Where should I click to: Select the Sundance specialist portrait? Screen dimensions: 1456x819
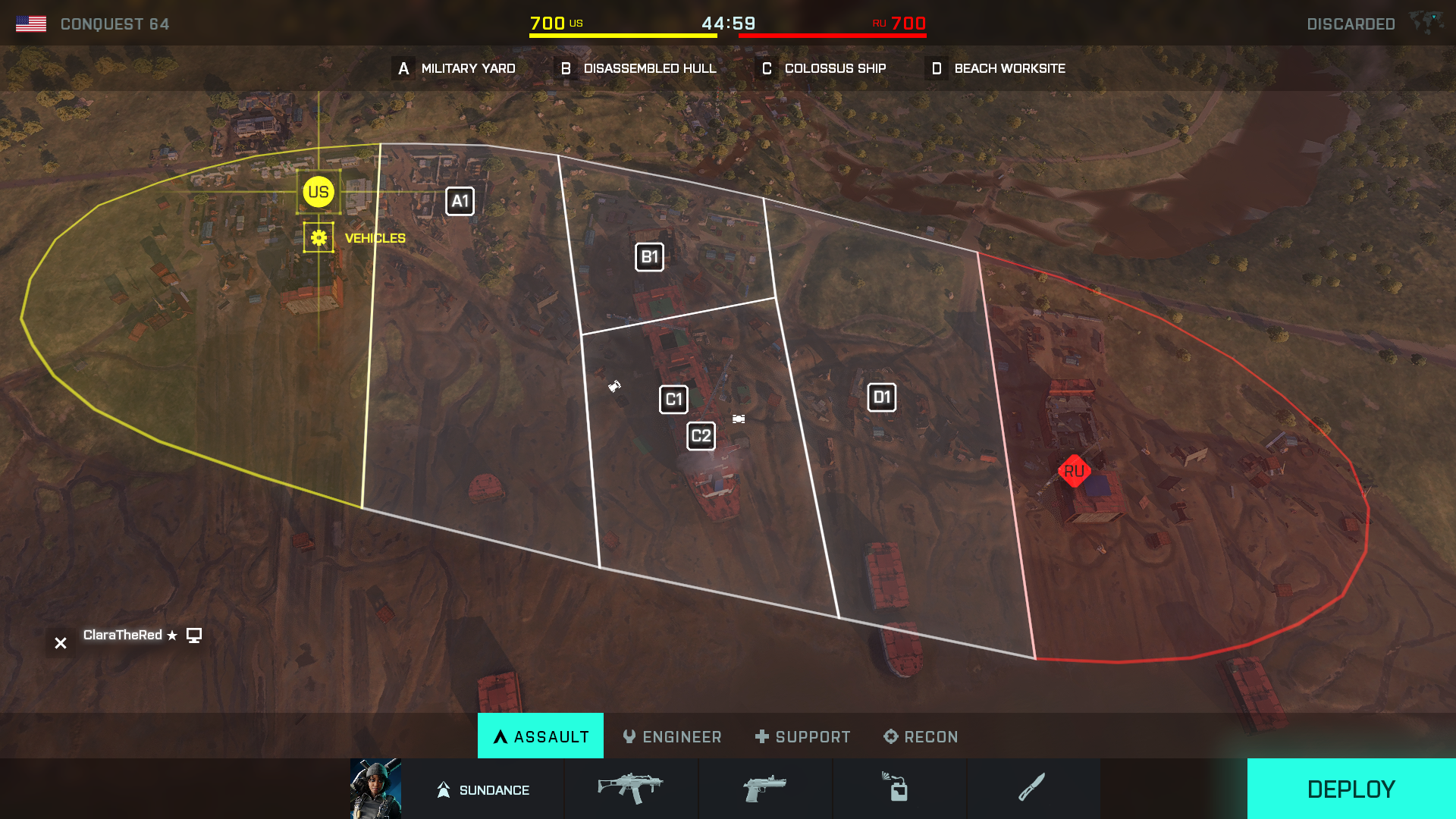click(x=377, y=789)
